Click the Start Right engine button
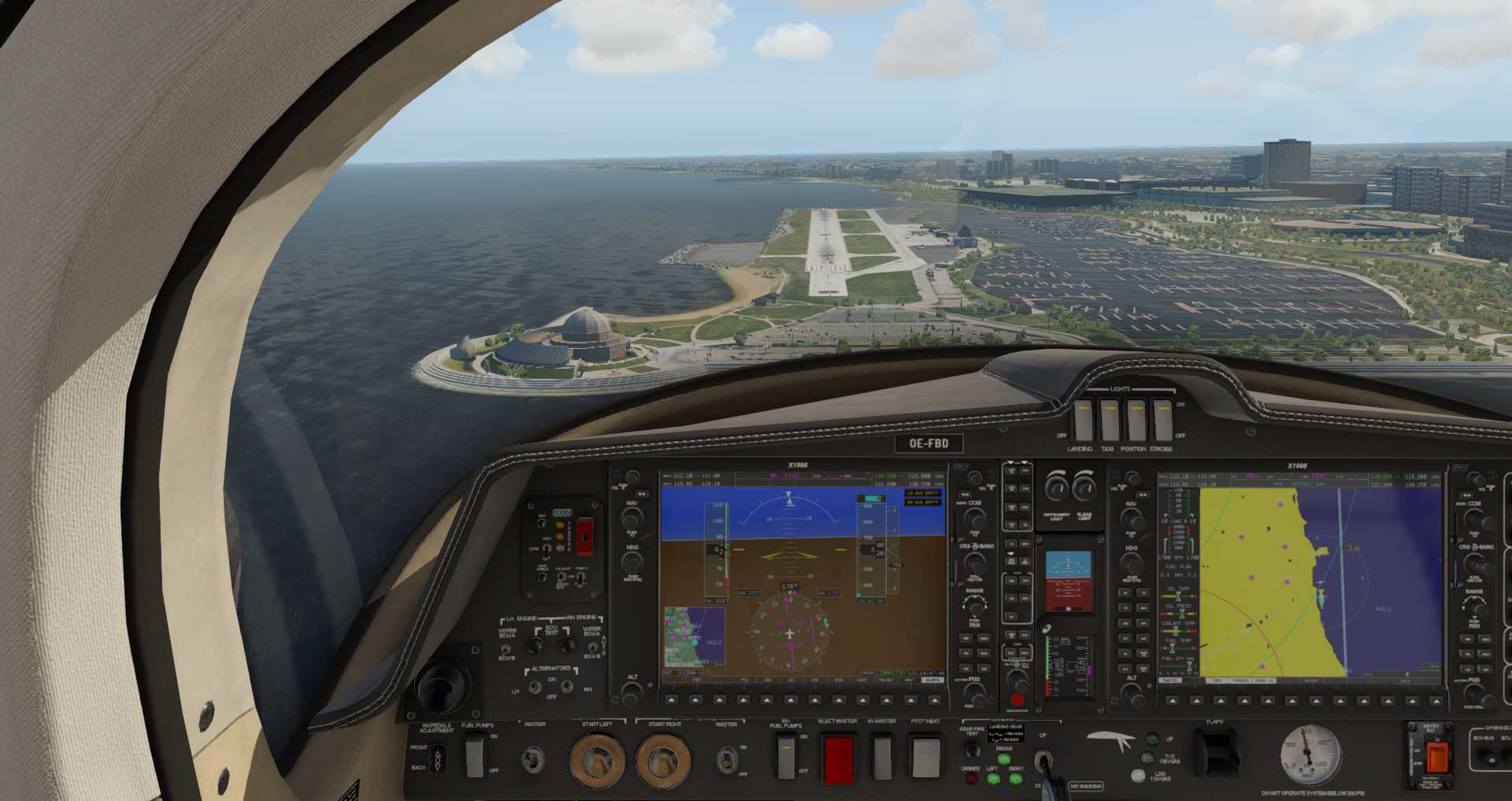 point(663,760)
